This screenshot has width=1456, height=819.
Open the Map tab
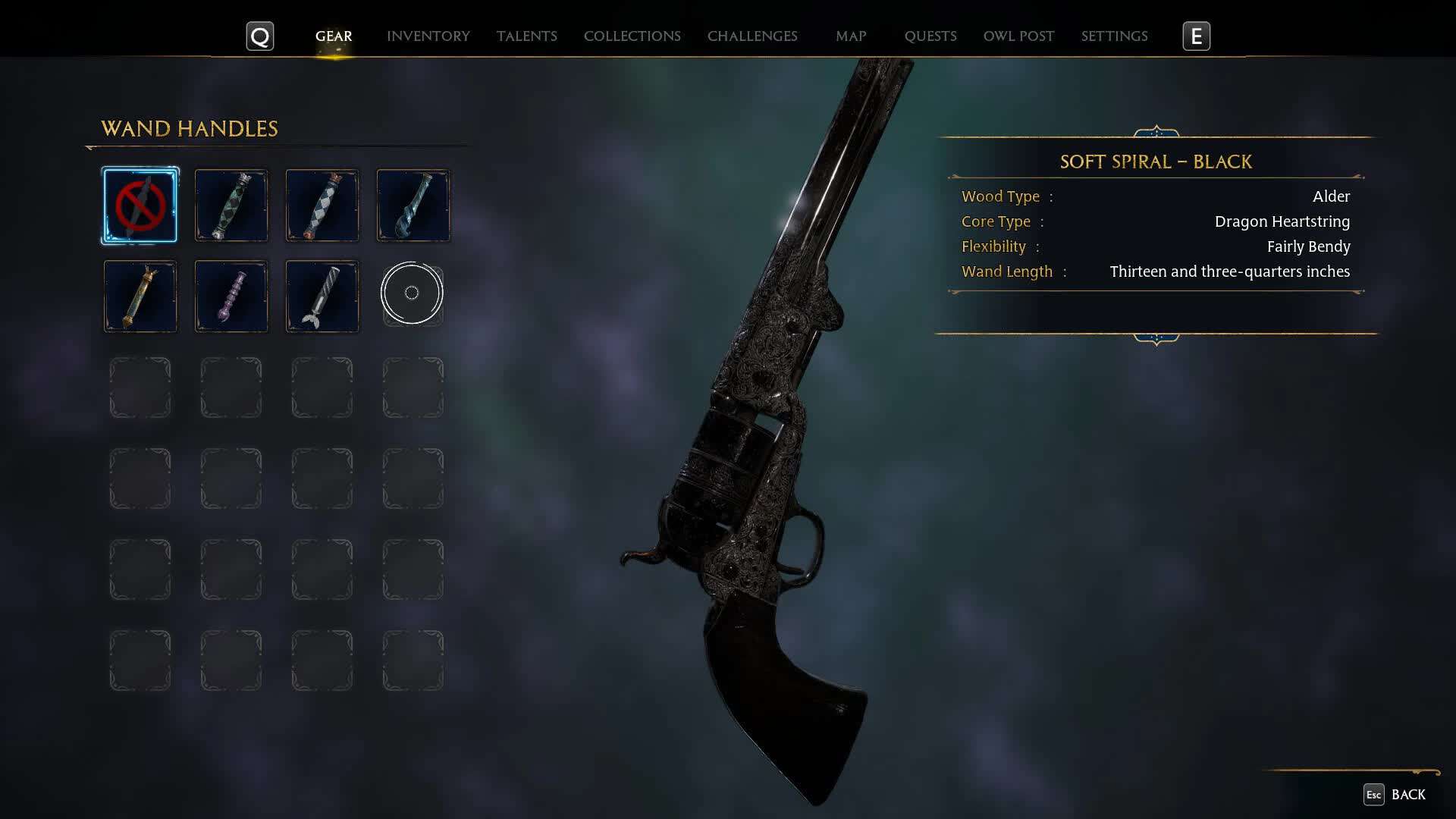click(x=850, y=36)
